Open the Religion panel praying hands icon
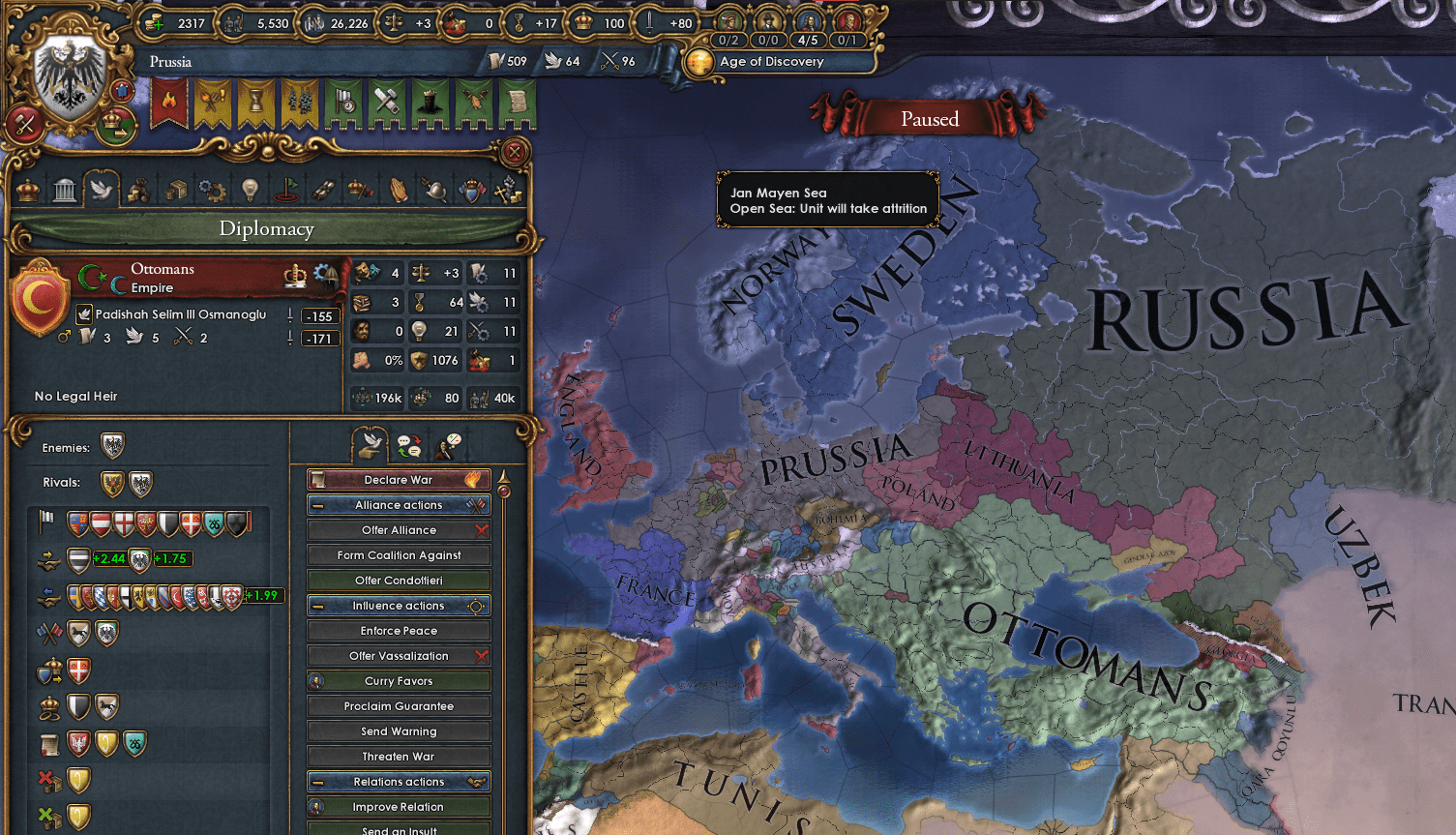This screenshot has width=1456, height=835. pyautogui.click(x=398, y=190)
